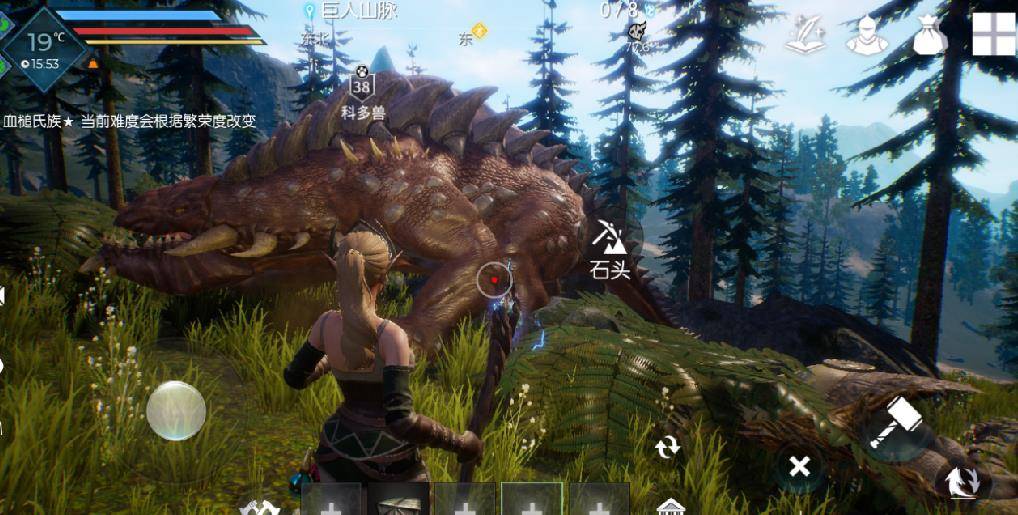Tap the circular arrows swap icon
The height and width of the screenshot is (515, 1018).
(x=667, y=447)
